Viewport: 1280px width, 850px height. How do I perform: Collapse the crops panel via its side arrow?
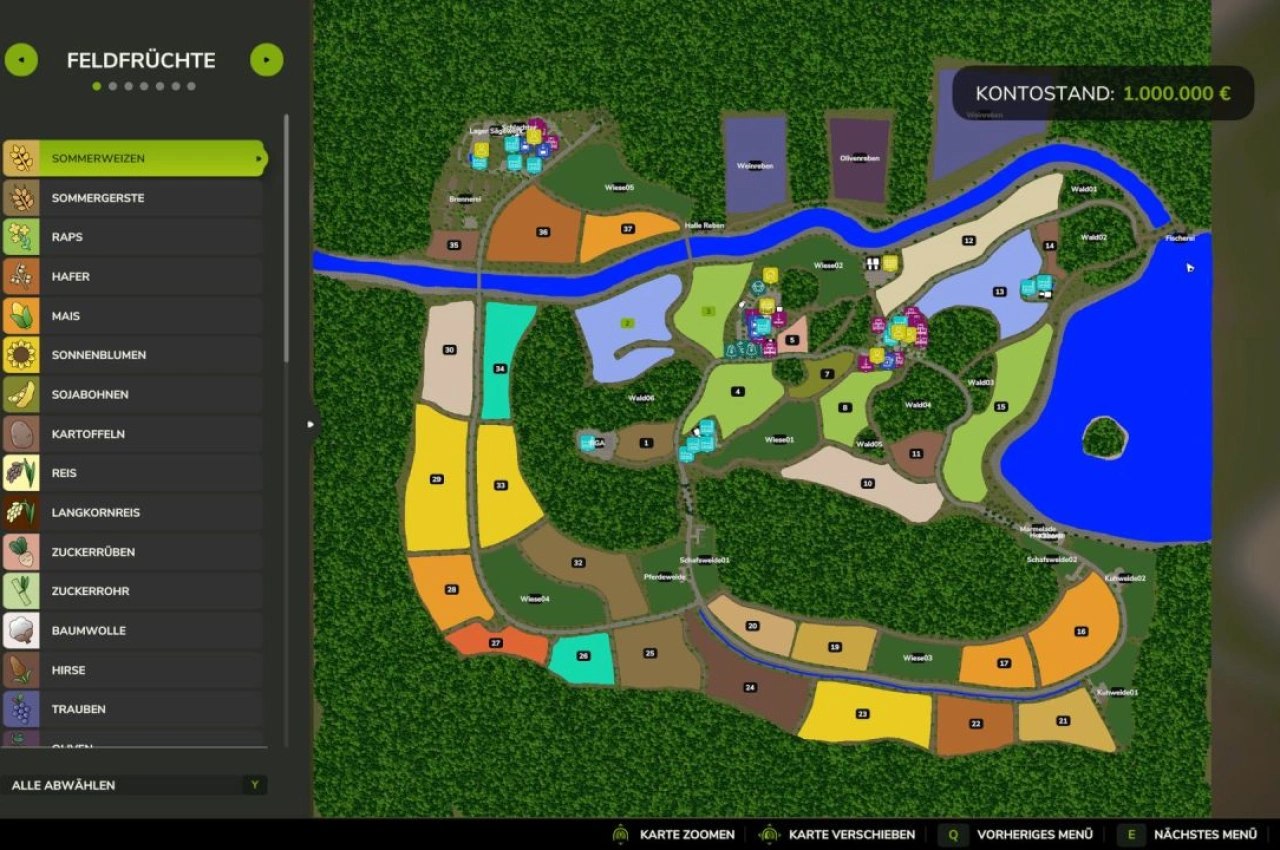click(311, 424)
